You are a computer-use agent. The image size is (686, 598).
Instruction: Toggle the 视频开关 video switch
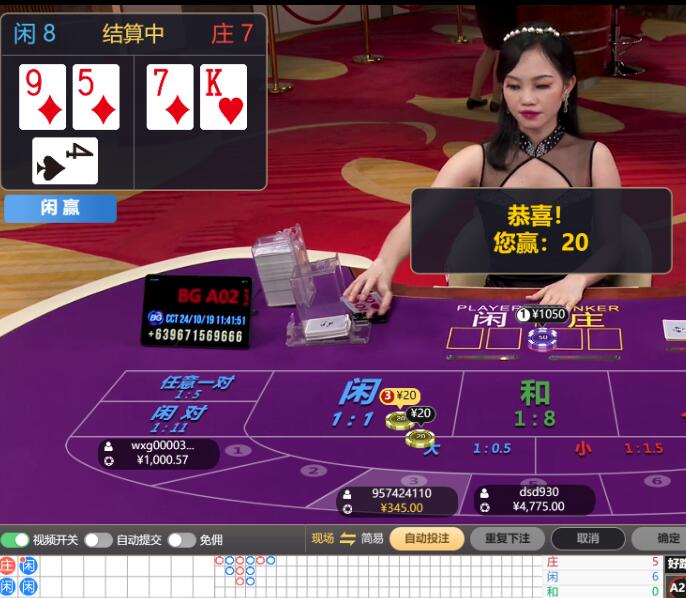coord(15,540)
